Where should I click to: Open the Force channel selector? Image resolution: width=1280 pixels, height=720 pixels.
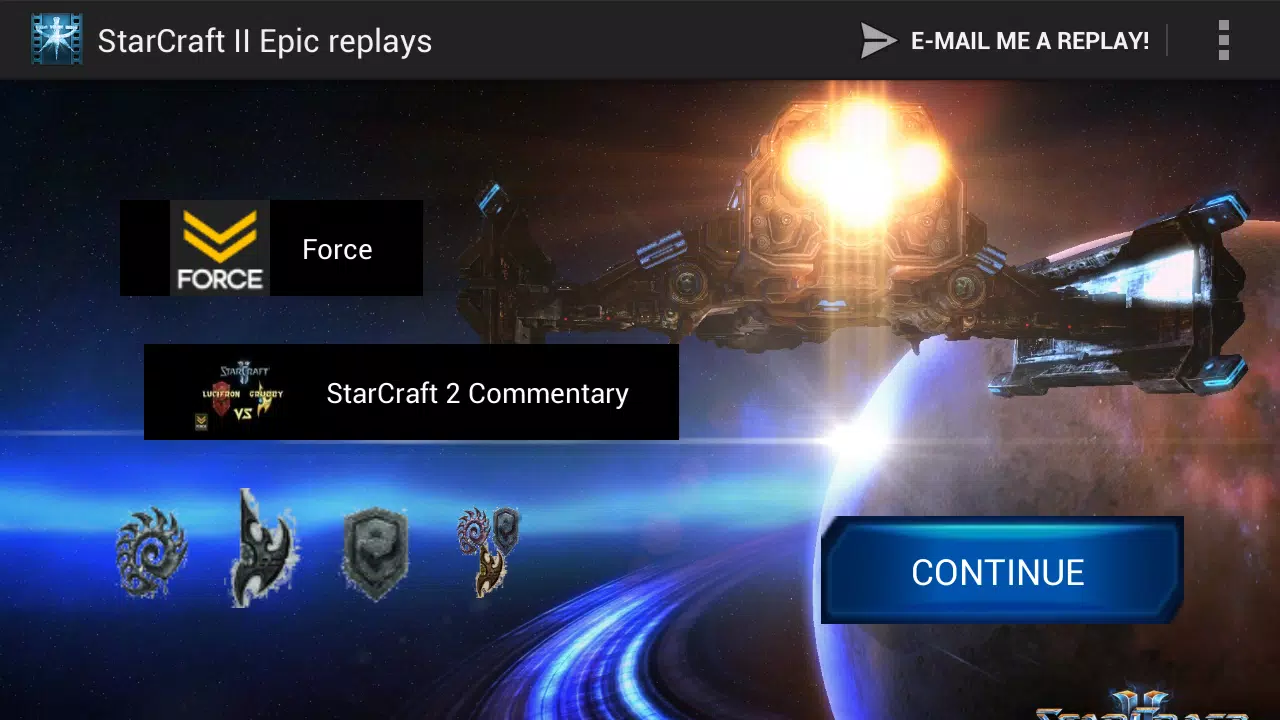(271, 248)
